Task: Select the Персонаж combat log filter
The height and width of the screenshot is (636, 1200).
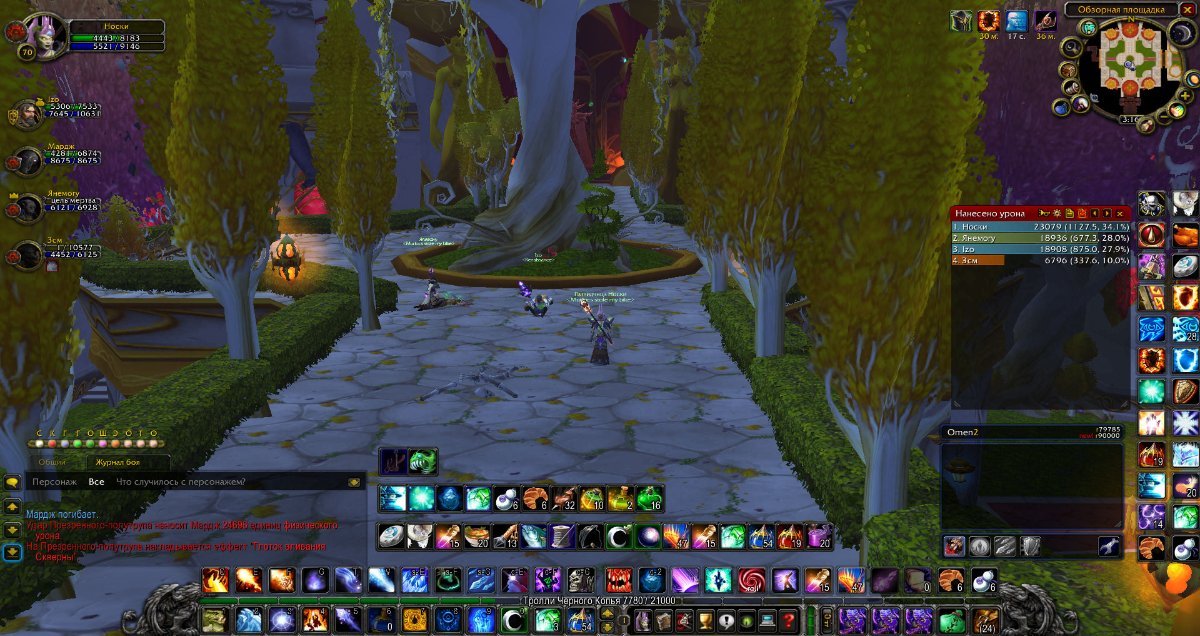Action: [x=54, y=482]
